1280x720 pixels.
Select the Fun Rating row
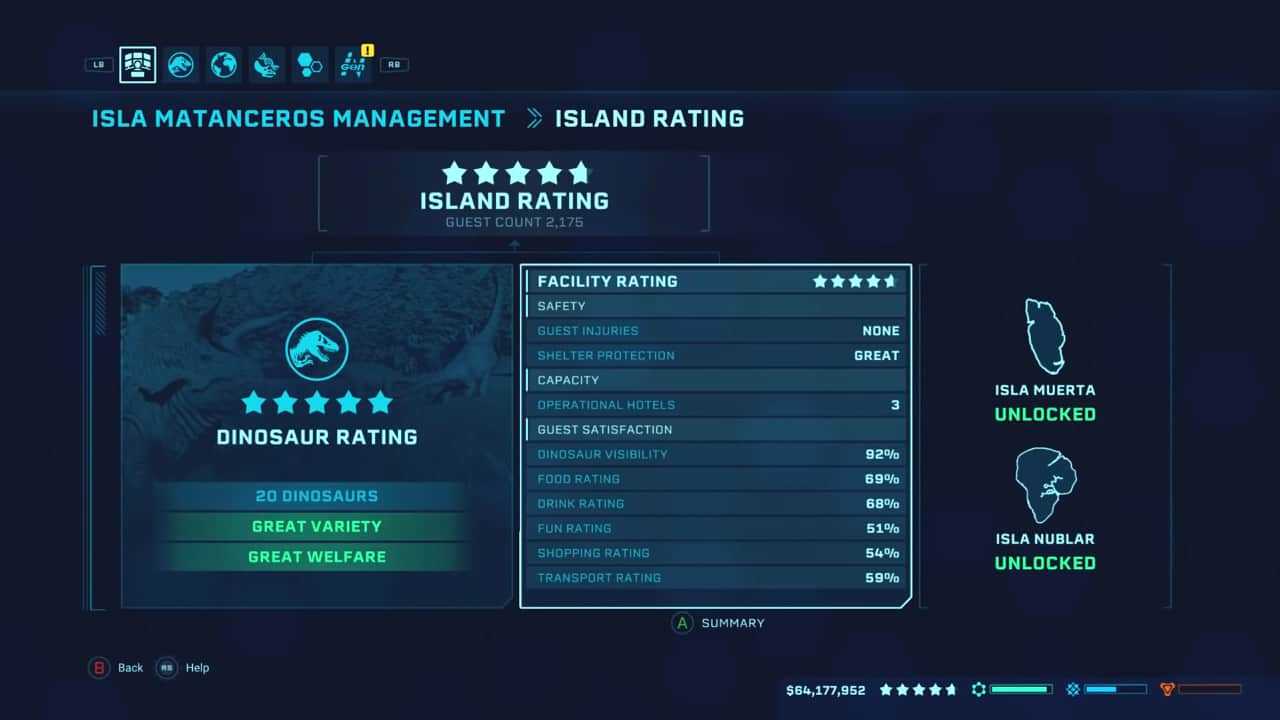(x=715, y=528)
